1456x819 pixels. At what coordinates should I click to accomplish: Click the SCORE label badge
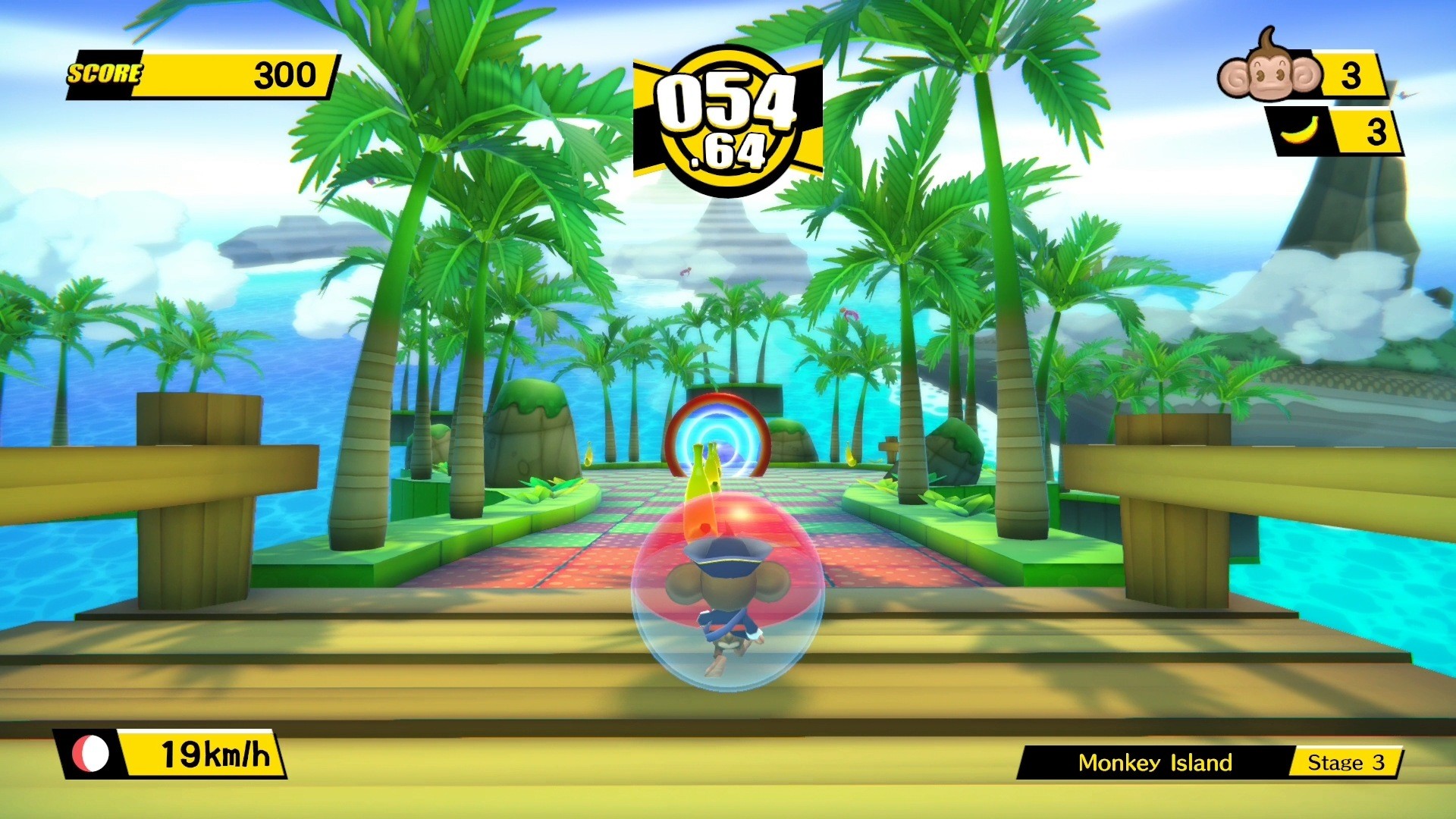tap(106, 74)
